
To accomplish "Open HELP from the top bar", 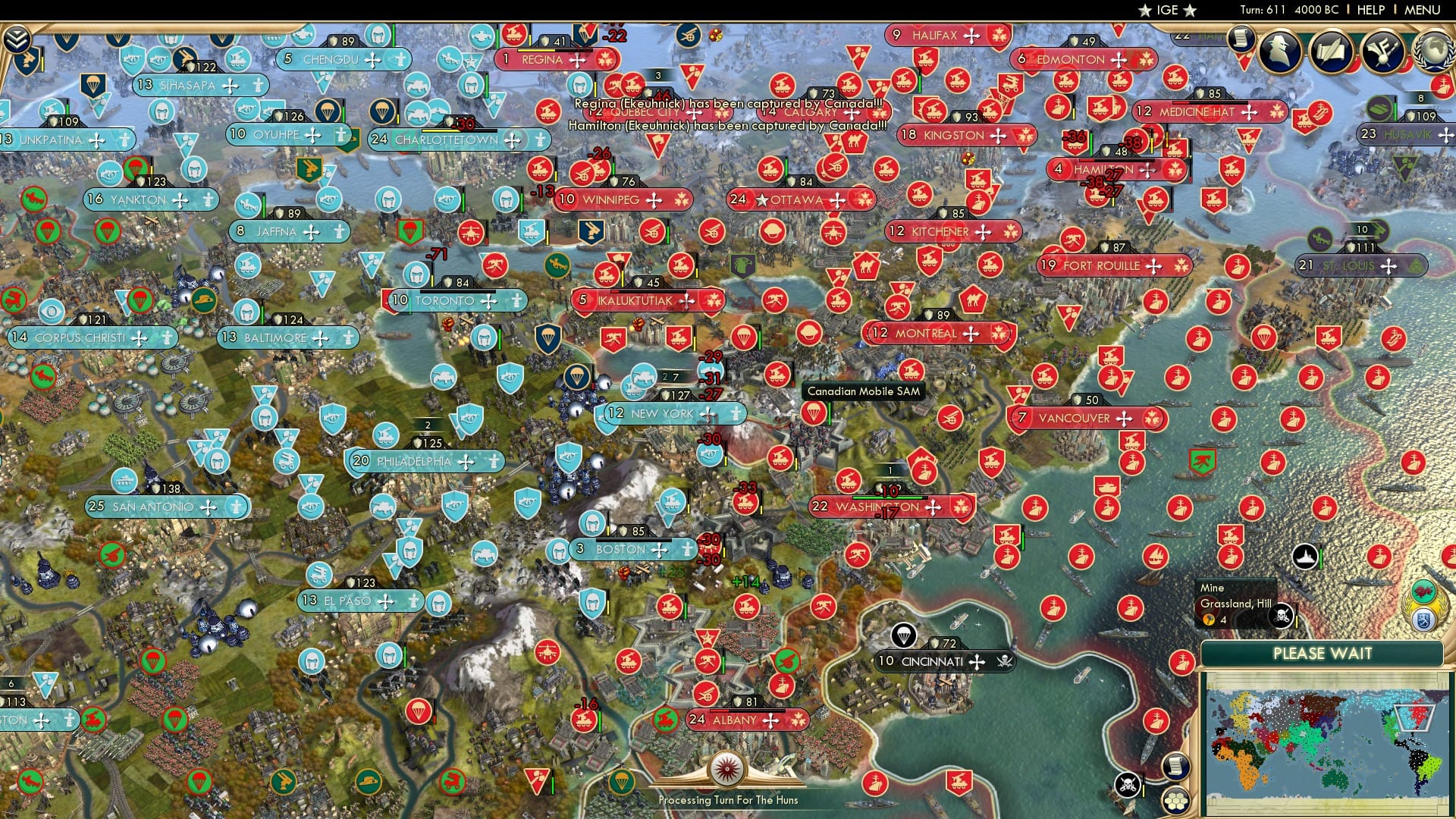I will (x=1373, y=10).
